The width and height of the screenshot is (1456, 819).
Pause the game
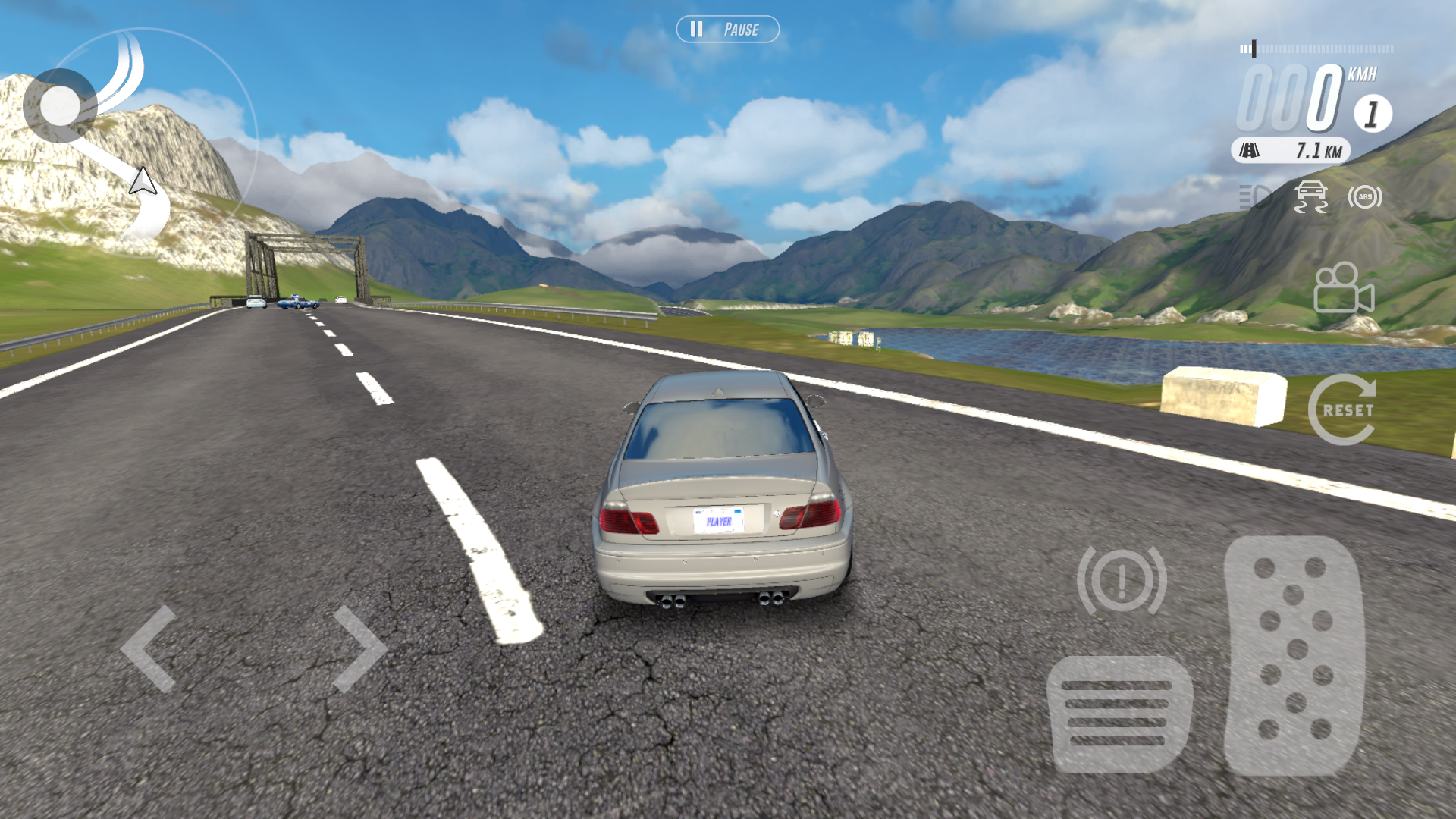(x=727, y=30)
